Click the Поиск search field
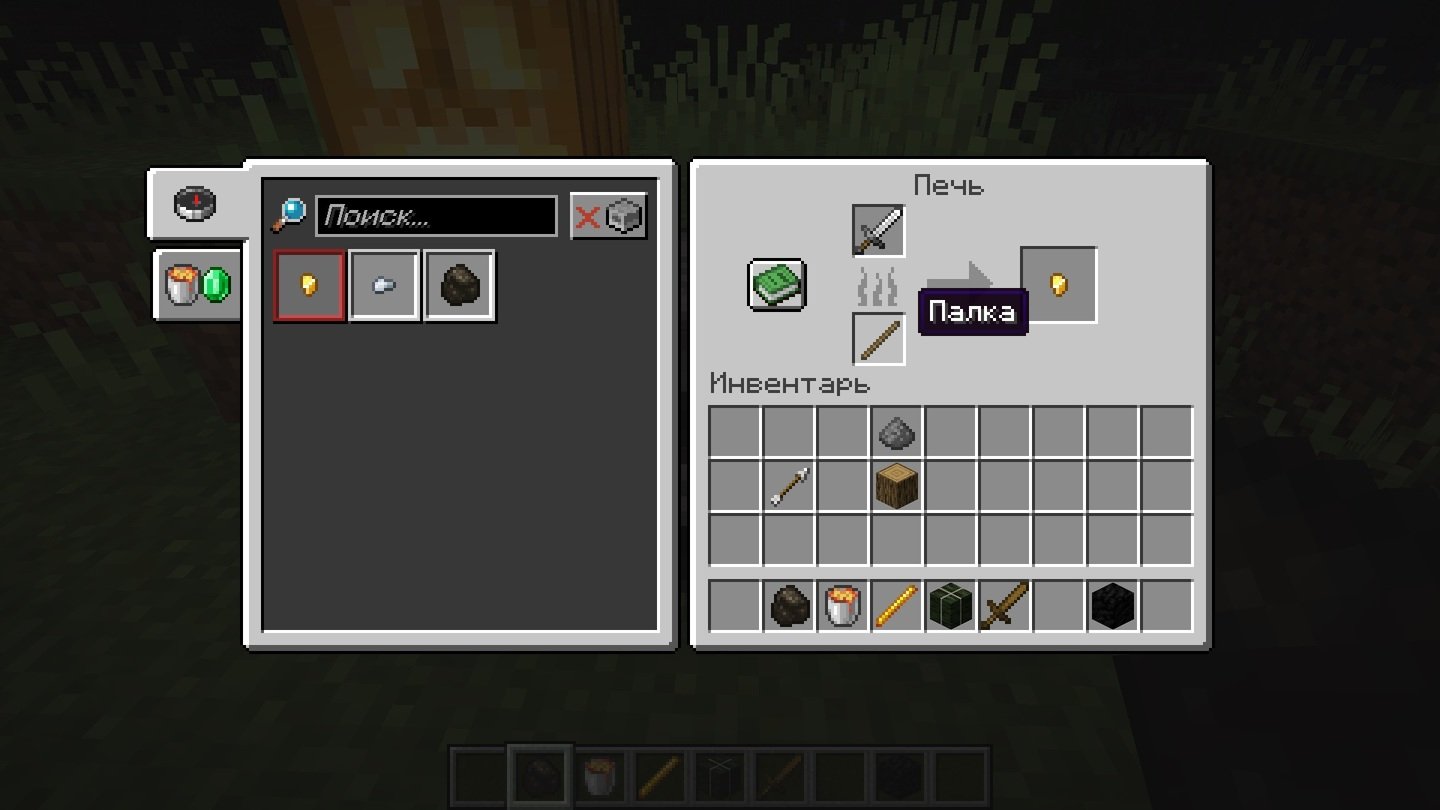Image resolution: width=1440 pixels, height=810 pixels. coord(436,216)
